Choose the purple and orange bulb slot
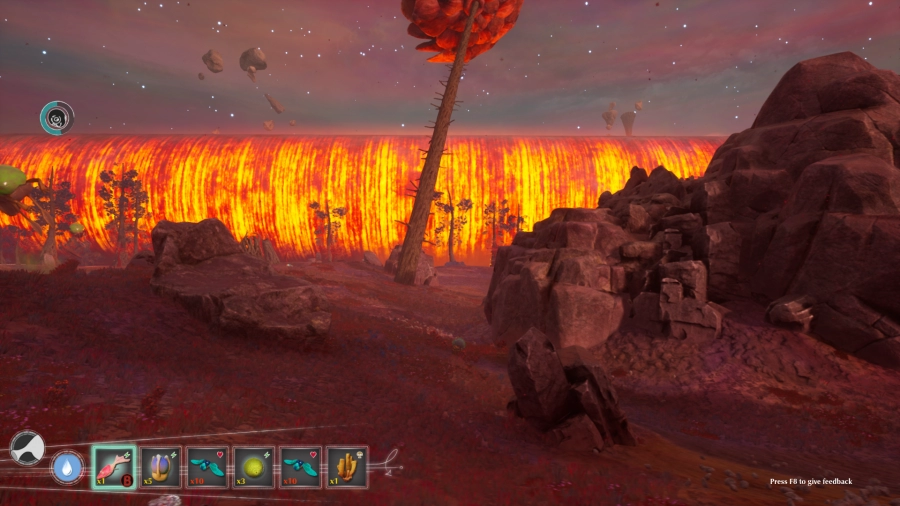900x506 pixels. [x=161, y=467]
